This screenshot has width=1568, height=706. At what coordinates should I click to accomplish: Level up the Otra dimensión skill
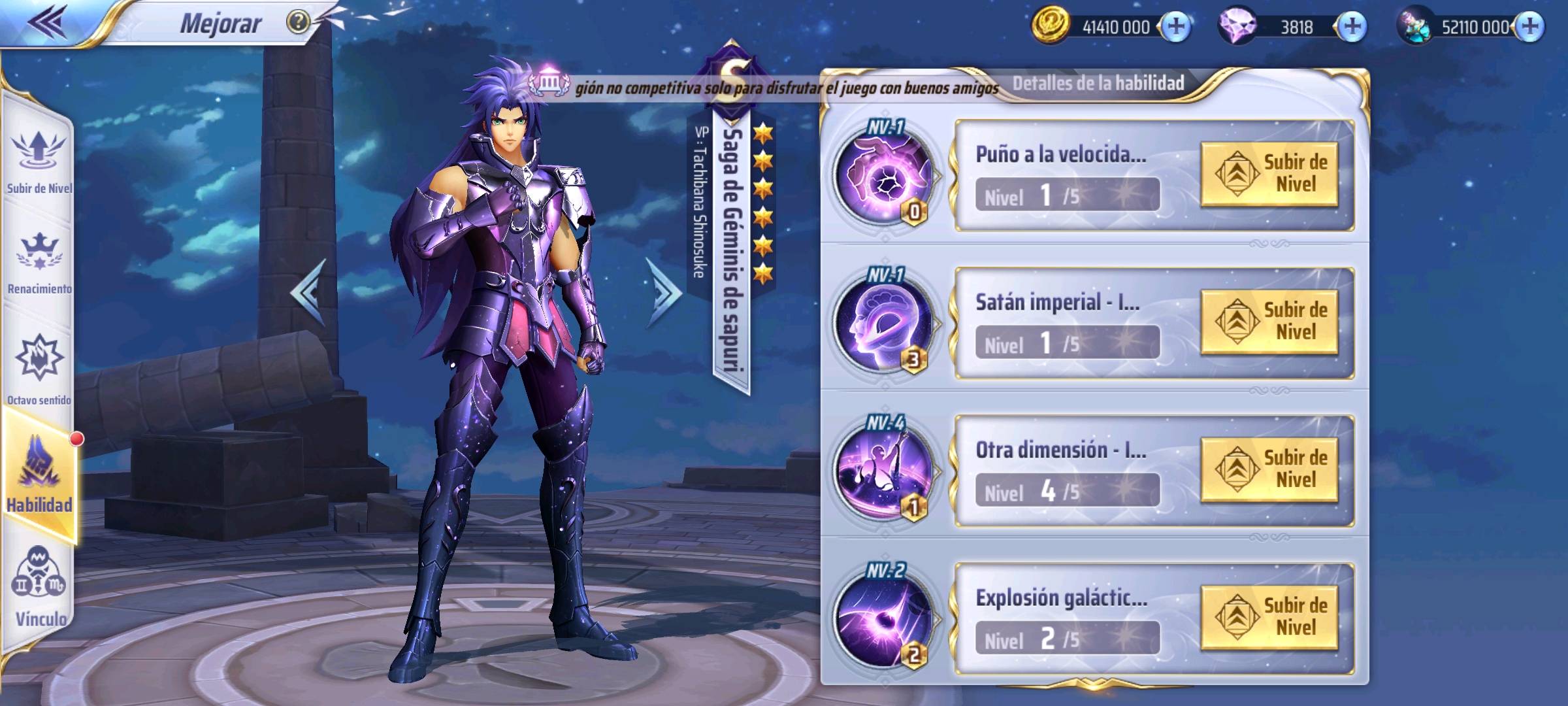point(1269,469)
